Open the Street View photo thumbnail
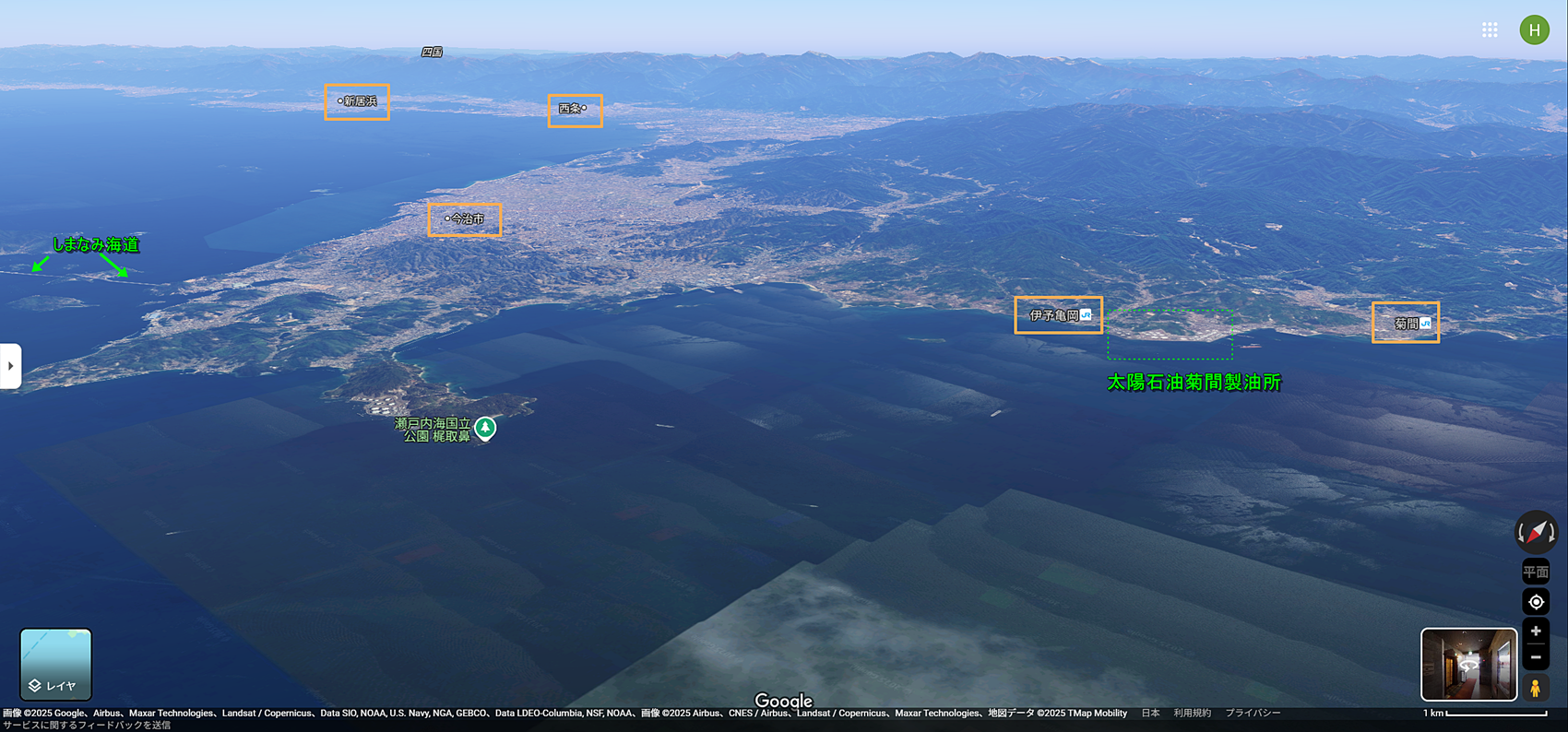1568x732 pixels. (1468, 664)
